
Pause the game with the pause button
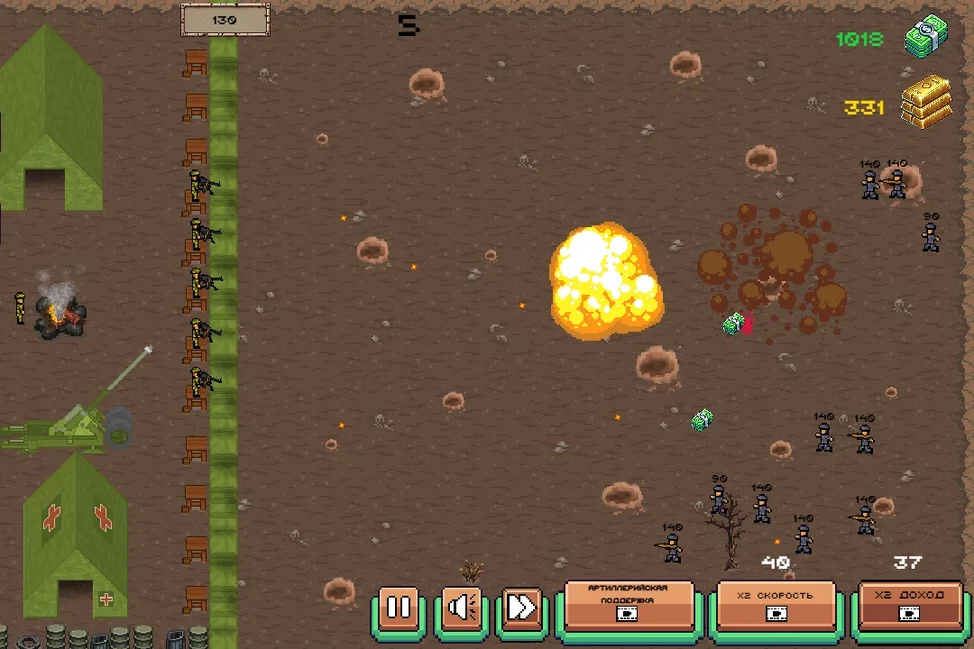click(x=398, y=607)
